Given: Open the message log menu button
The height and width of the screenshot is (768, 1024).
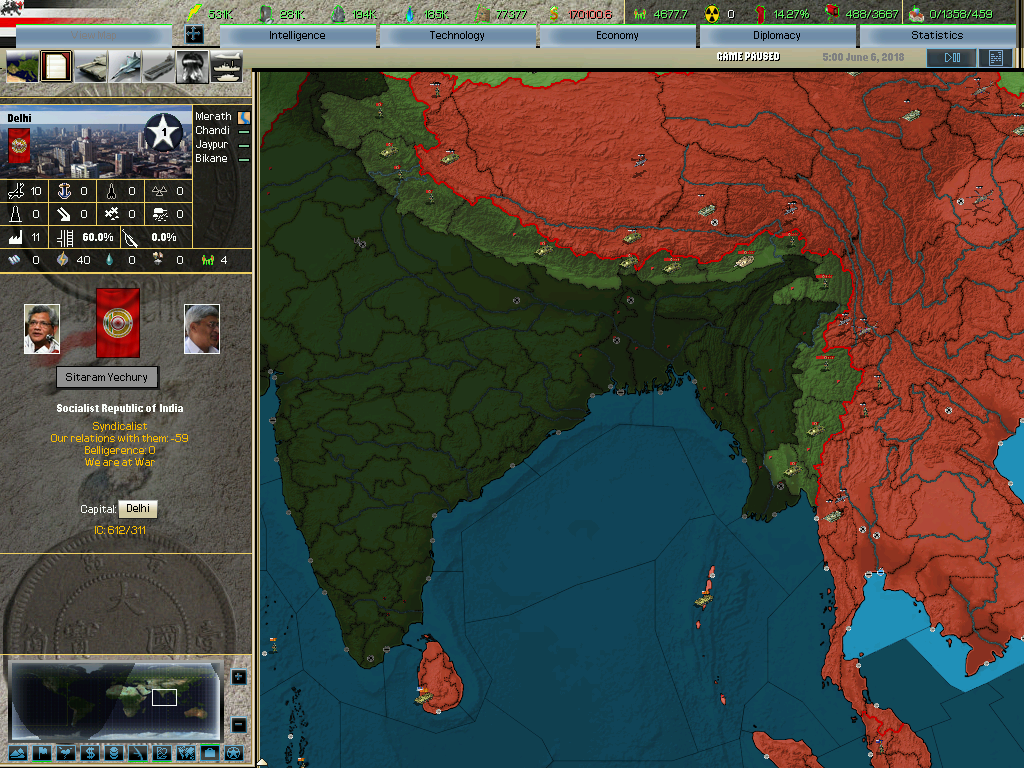Looking at the screenshot, I should point(995,58).
